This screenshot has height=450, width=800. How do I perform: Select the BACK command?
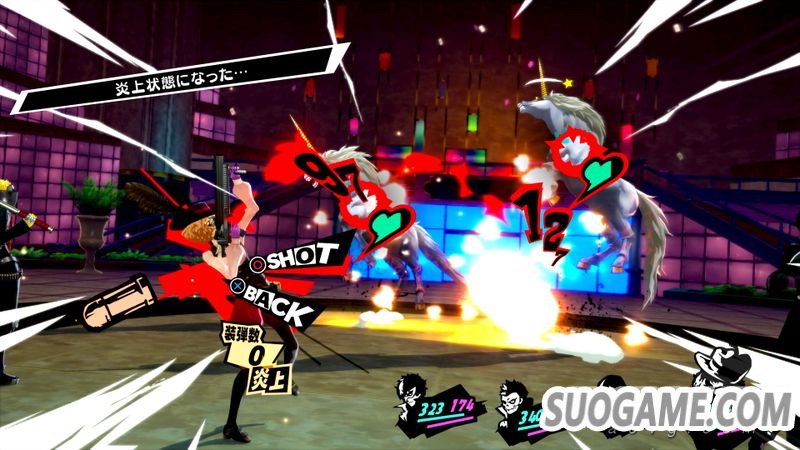[x=275, y=297]
